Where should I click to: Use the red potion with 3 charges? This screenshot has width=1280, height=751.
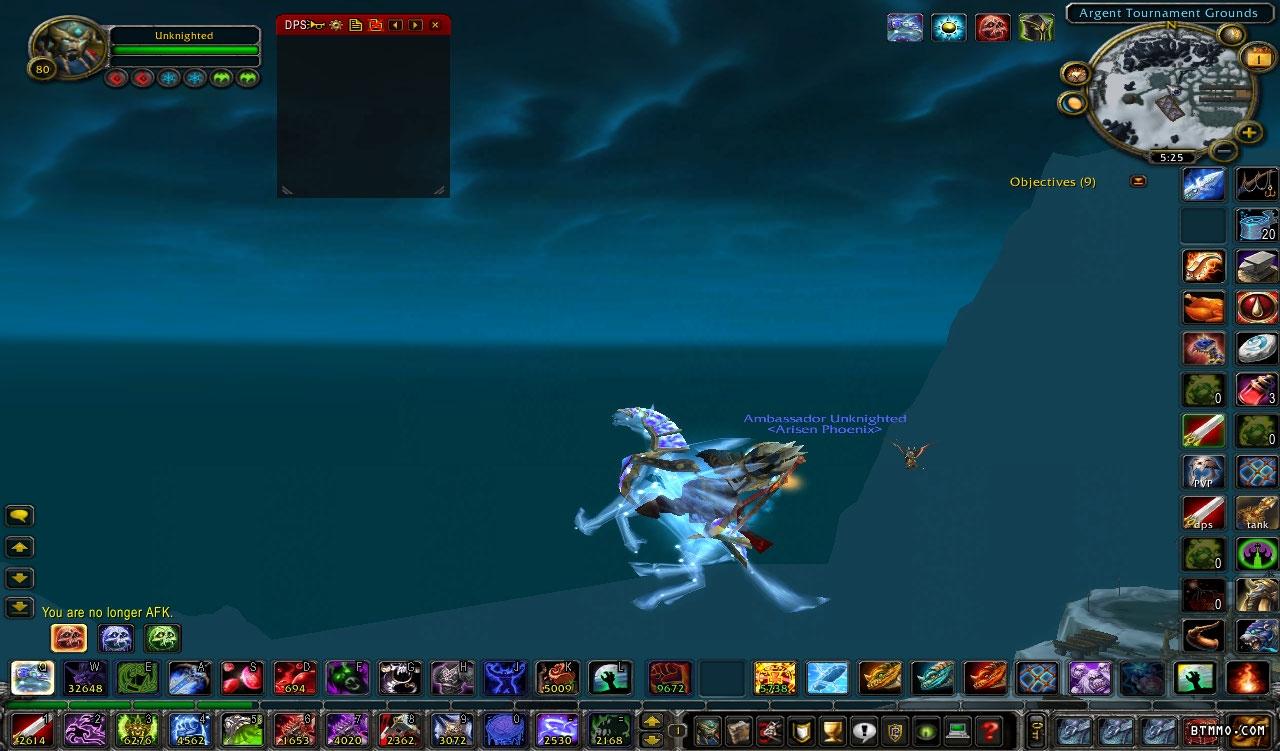(x=1257, y=389)
